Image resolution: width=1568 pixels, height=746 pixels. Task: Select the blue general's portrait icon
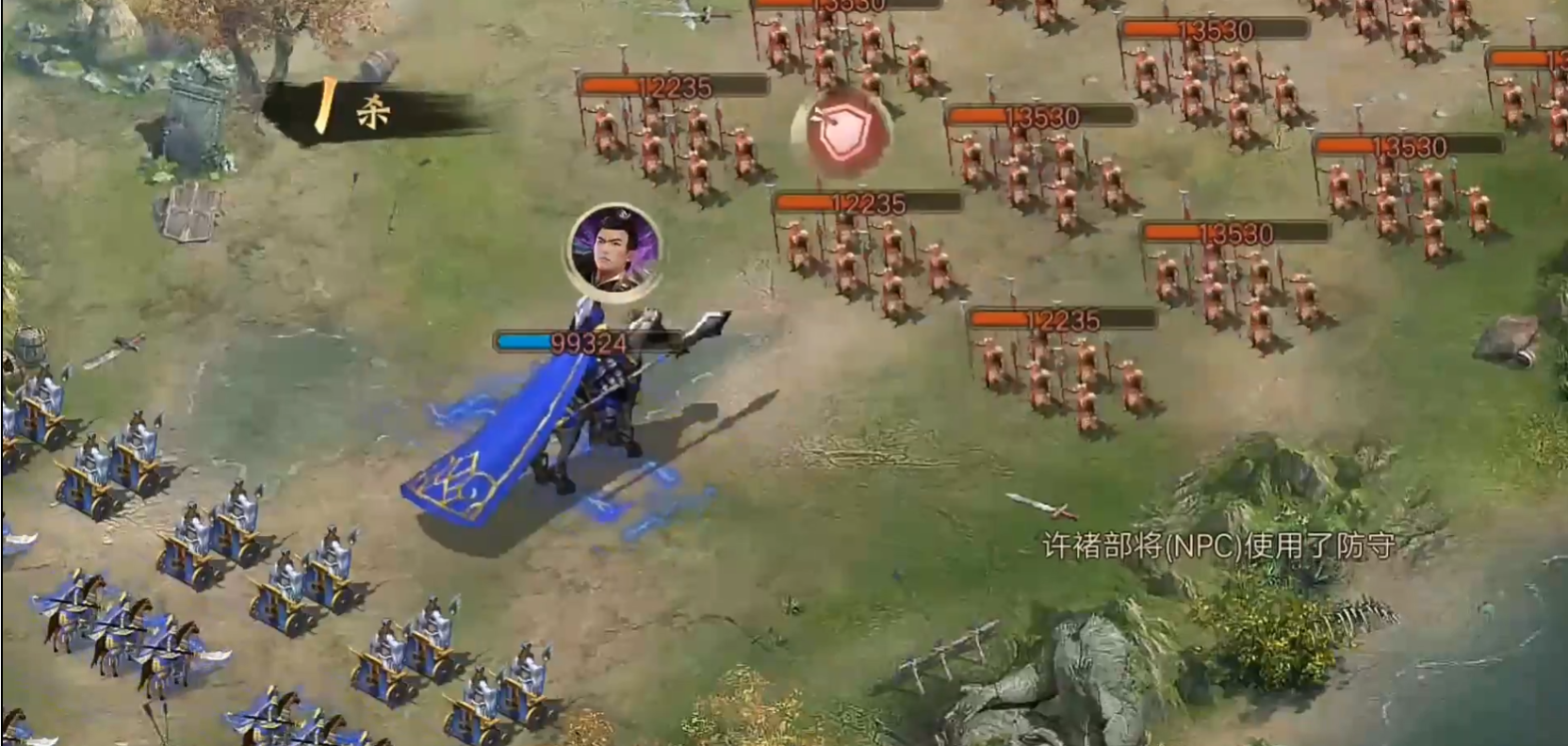point(613,251)
